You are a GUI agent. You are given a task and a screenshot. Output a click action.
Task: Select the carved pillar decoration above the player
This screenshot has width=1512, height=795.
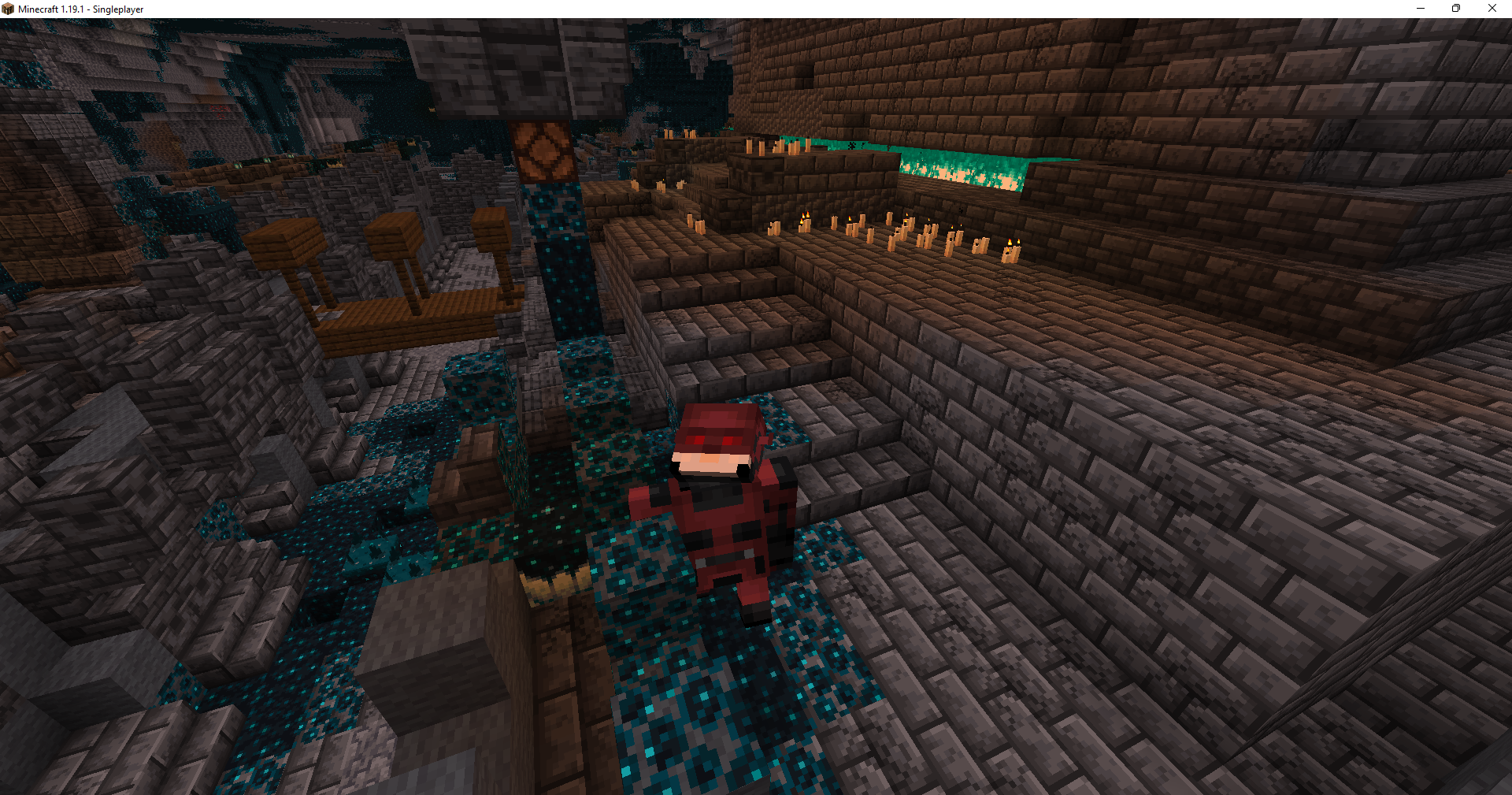click(x=543, y=150)
